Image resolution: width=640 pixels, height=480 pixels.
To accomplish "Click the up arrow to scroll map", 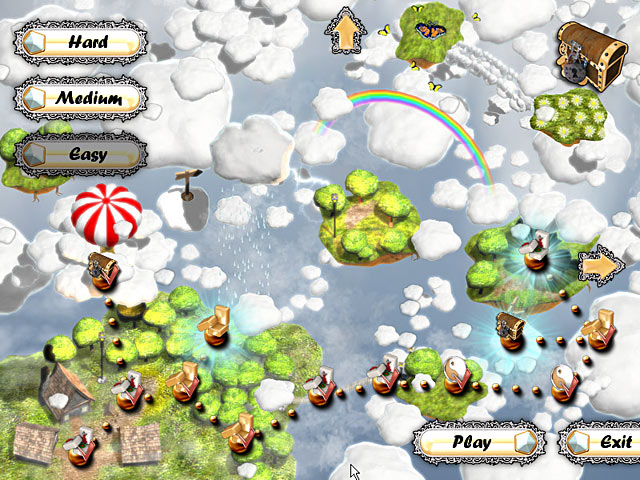I will pos(344,32).
